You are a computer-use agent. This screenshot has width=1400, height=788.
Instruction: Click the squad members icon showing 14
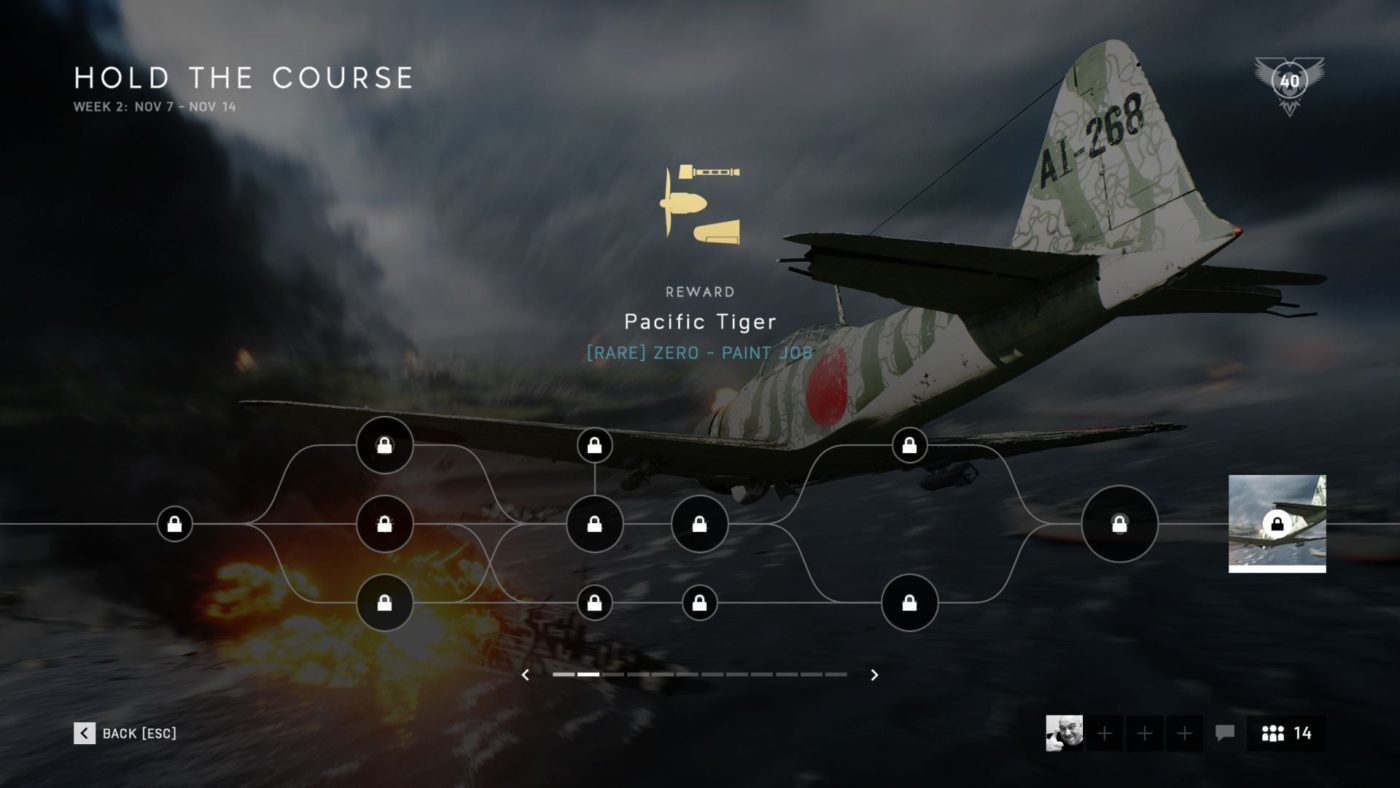point(1283,733)
